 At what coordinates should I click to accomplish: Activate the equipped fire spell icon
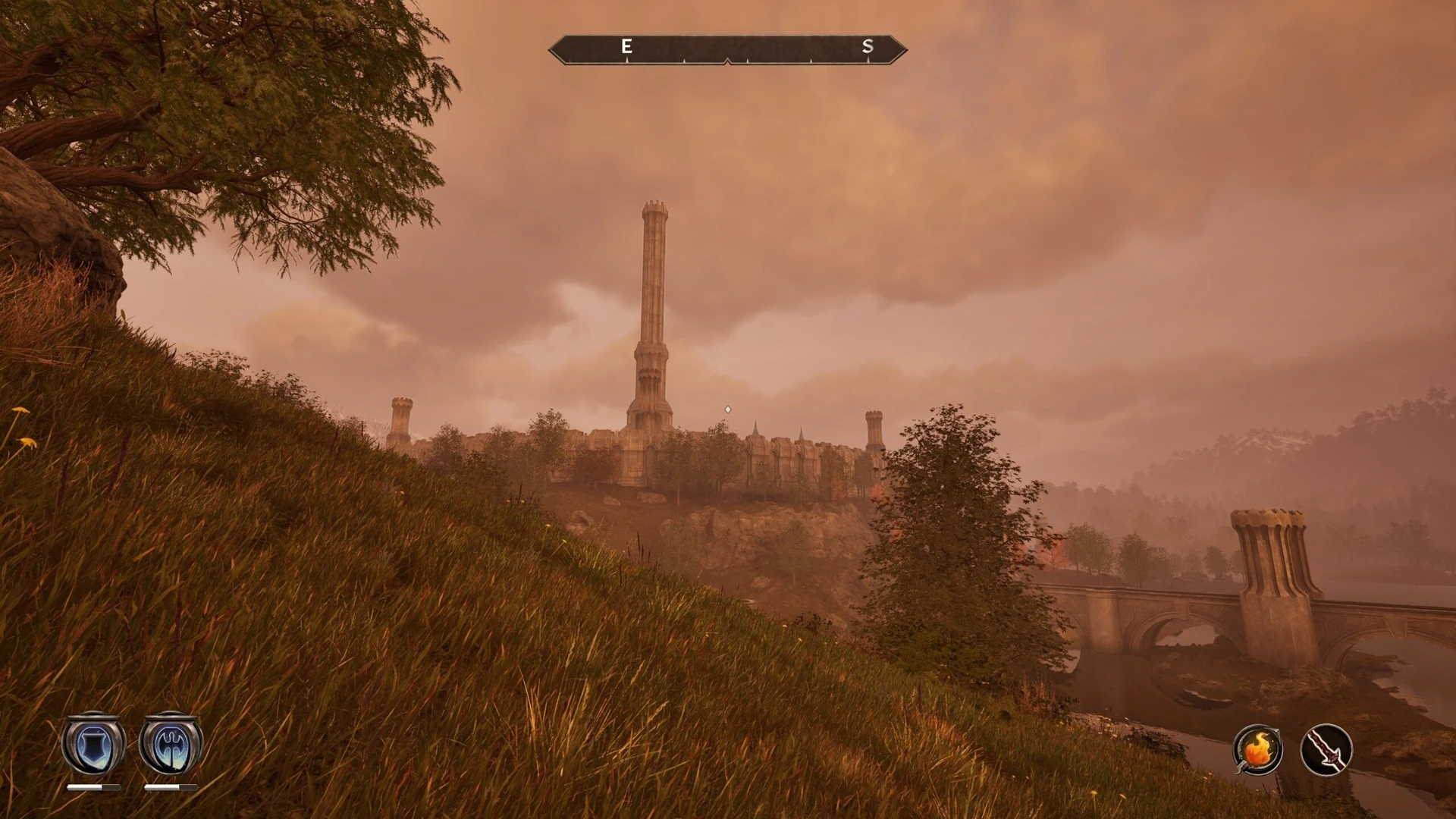pyautogui.click(x=1257, y=750)
